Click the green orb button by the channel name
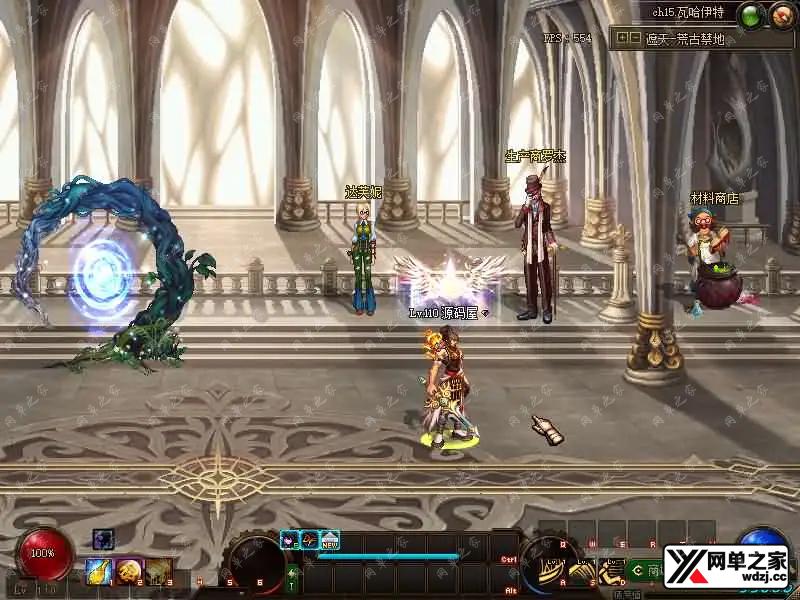The height and width of the screenshot is (600, 800). point(752,14)
